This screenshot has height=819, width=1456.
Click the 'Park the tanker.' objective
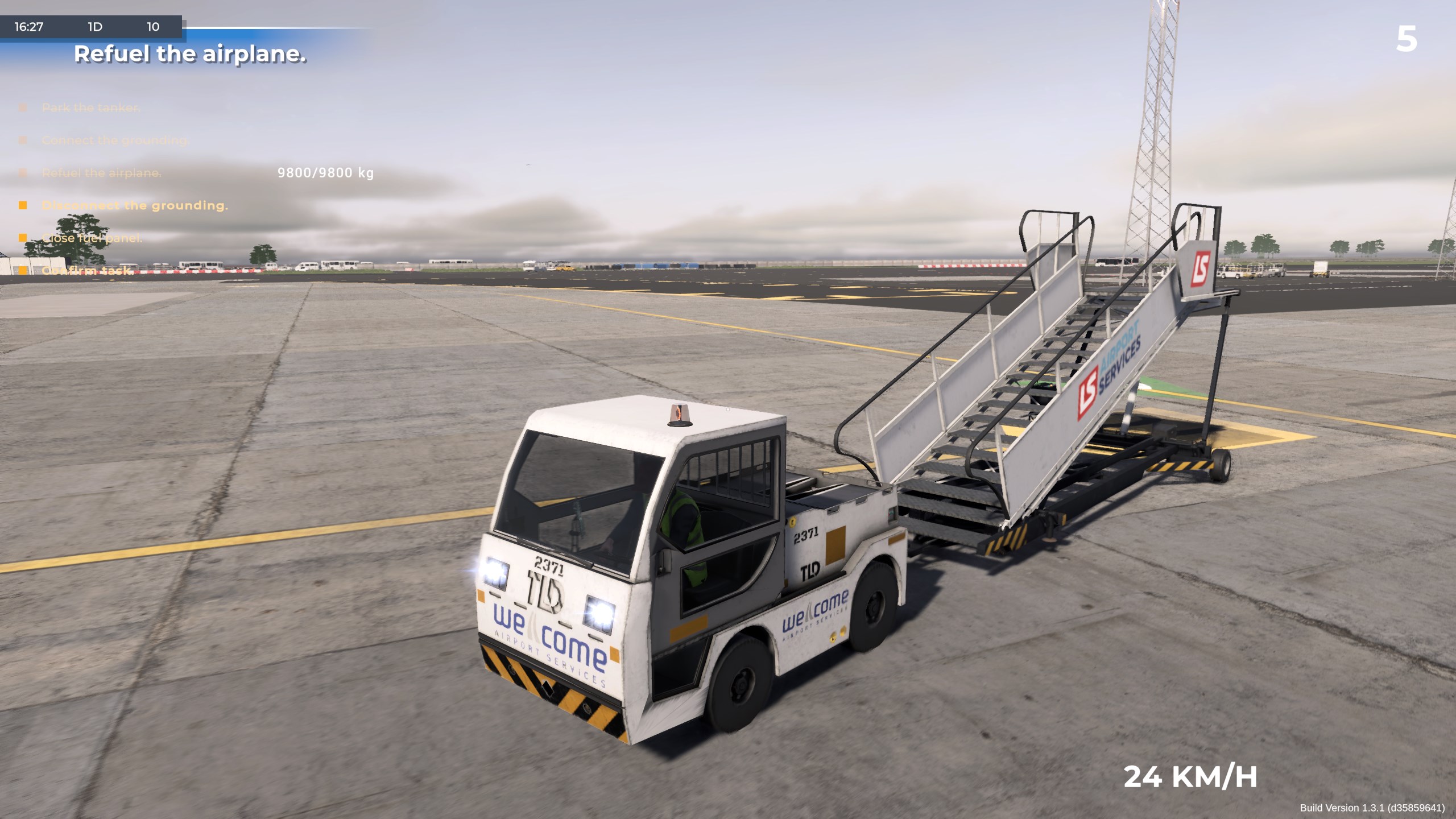[x=90, y=108]
